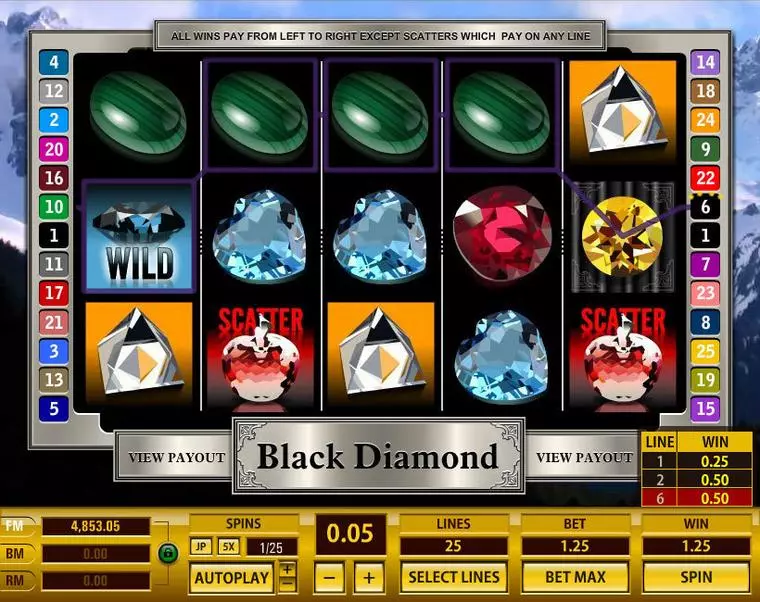Click the BET MAX button
The image size is (760, 602).
point(574,577)
